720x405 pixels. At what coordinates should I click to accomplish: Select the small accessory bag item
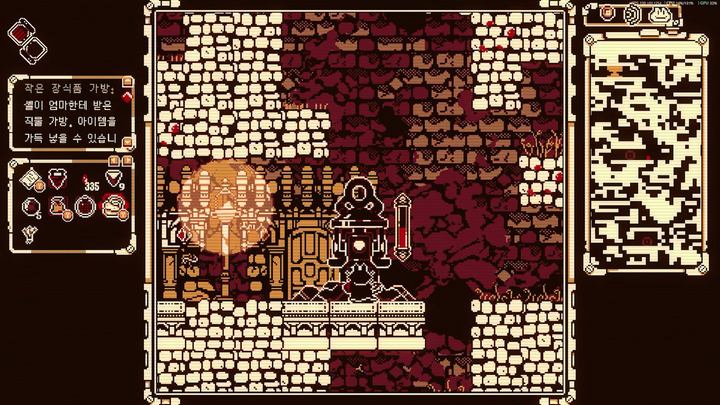(57, 207)
